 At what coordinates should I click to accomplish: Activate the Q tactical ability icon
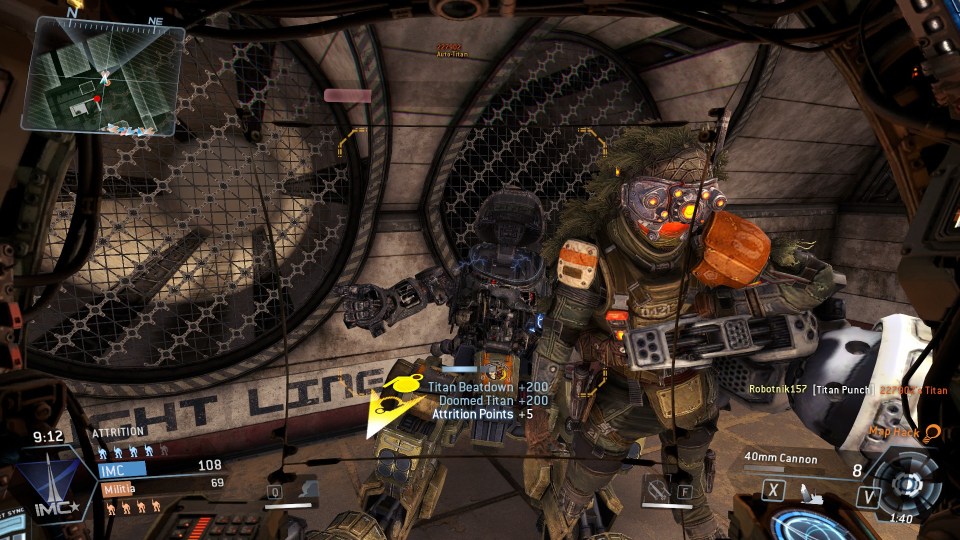(x=292, y=492)
